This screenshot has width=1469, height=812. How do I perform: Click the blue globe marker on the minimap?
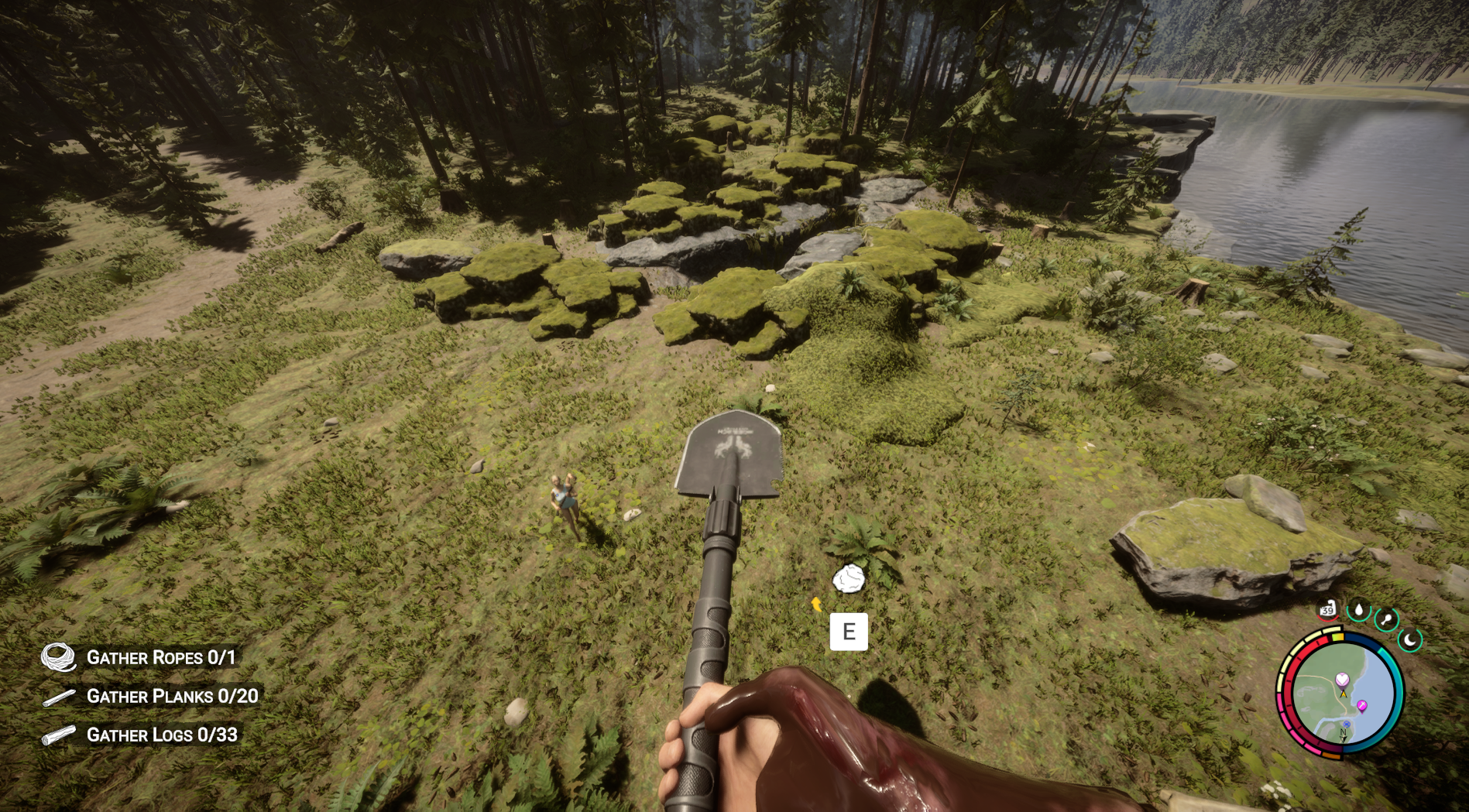pyautogui.click(x=1347, y=724)
